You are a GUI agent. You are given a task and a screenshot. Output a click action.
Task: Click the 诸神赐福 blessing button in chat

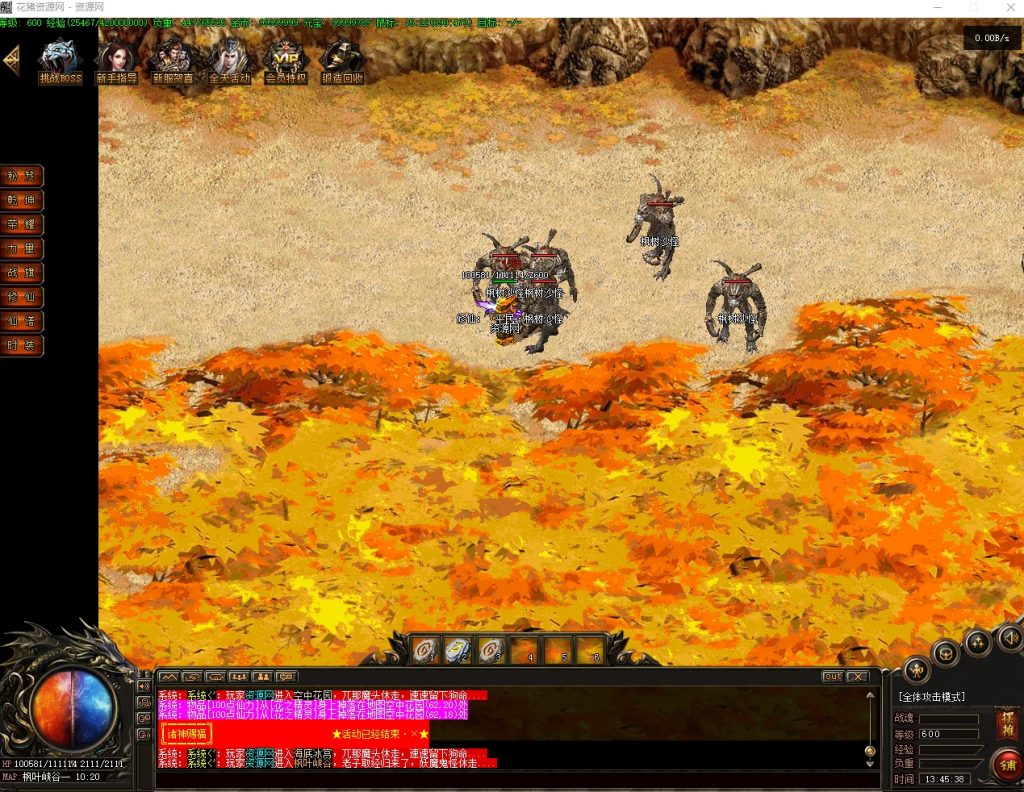coord(187,733)
